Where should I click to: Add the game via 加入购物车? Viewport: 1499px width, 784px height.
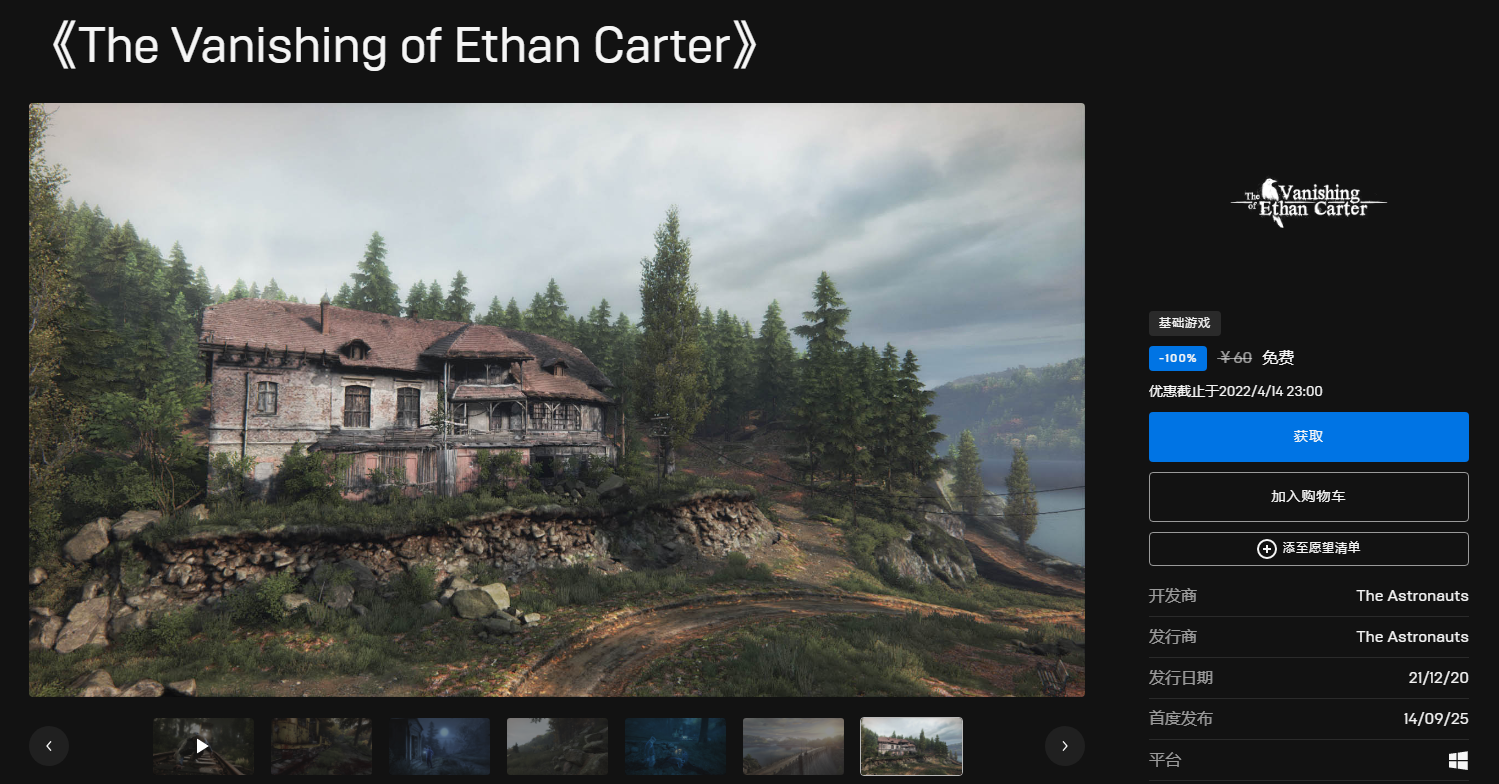pyautogui.click(x=1308, y=497)
